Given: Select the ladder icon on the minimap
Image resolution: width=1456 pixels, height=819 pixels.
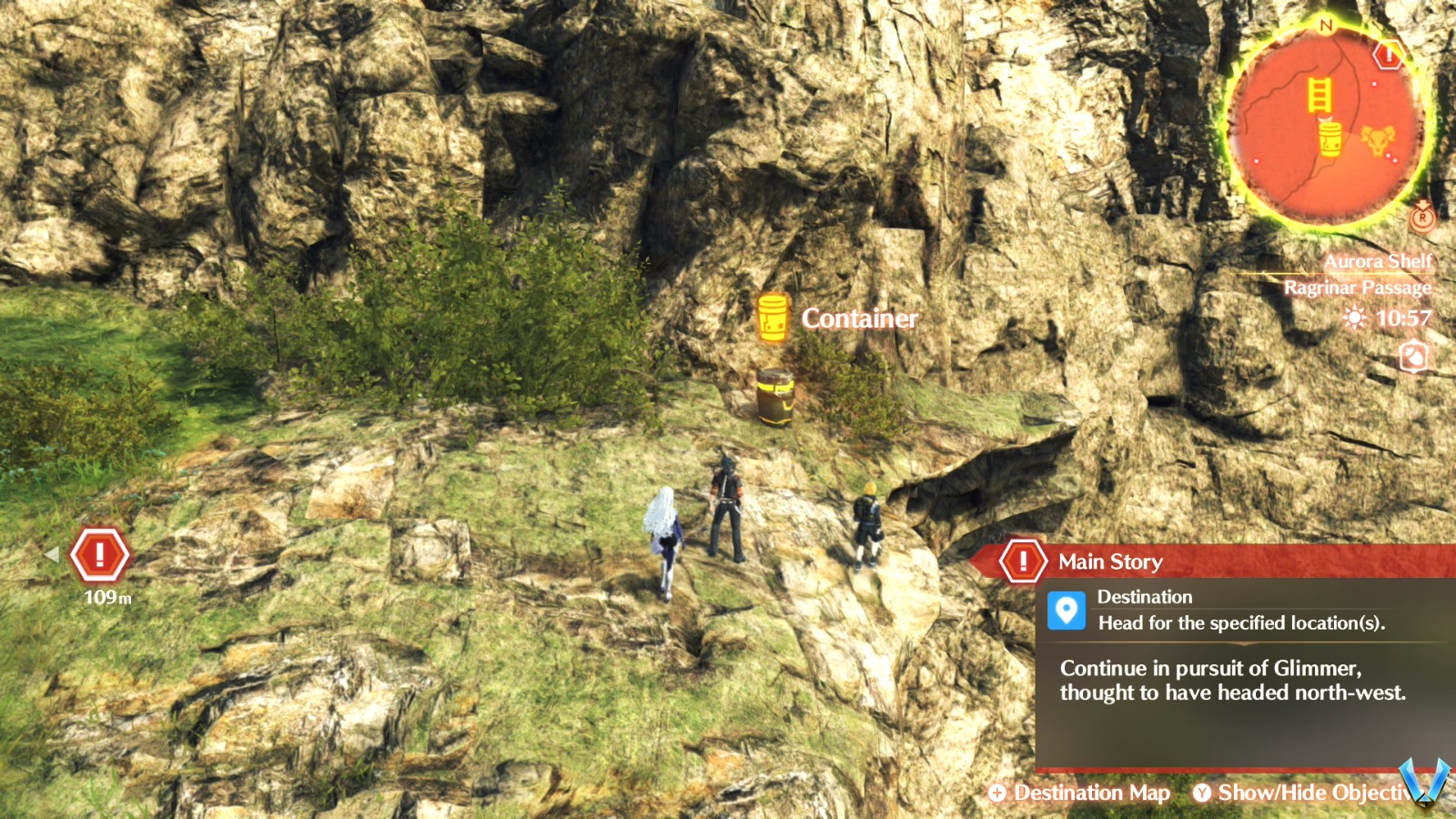Looking at the screenshot, I should point(1319,94).
